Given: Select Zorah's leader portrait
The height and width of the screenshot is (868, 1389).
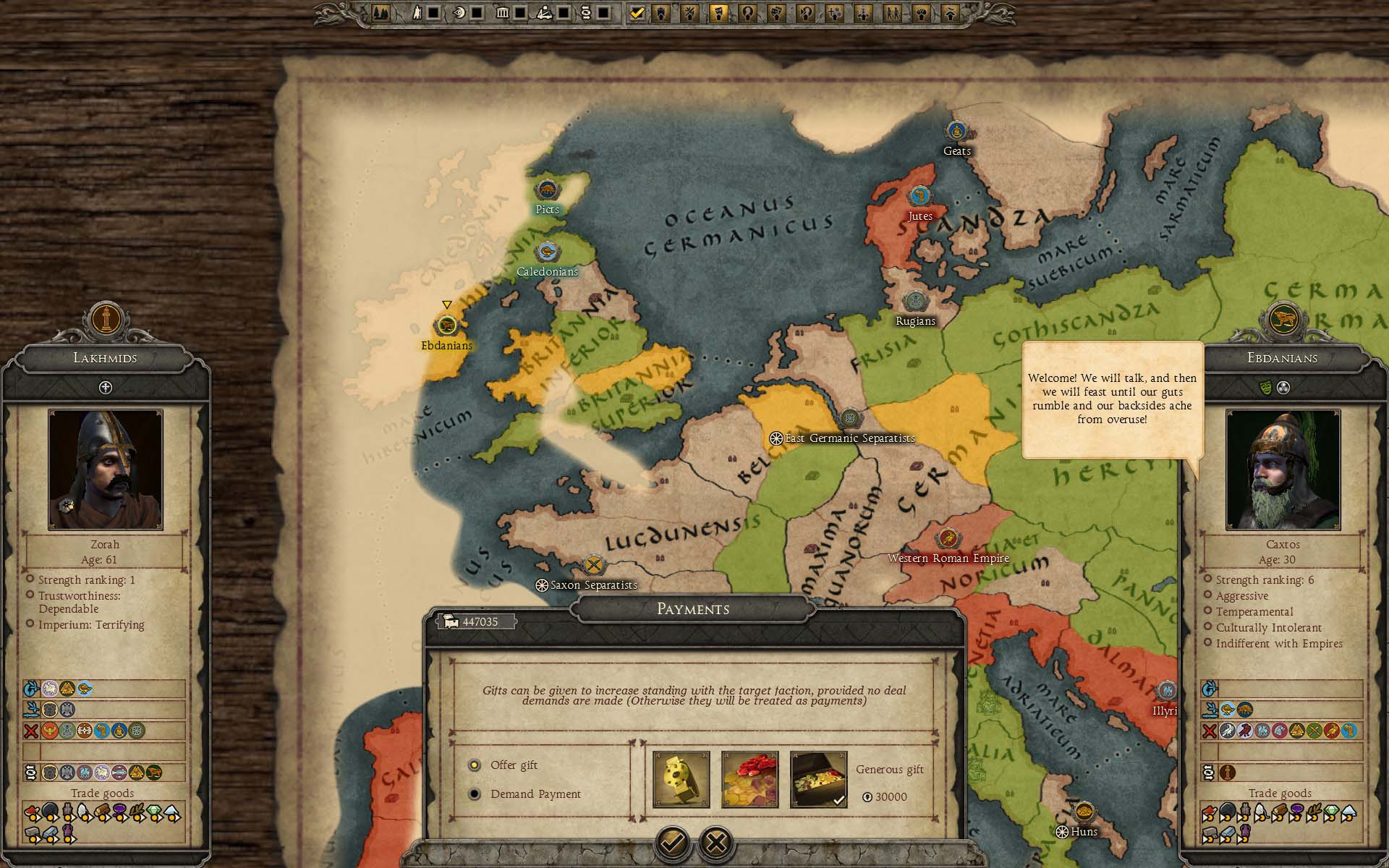Looking at the screenshot, I should [x=106, y=469].
